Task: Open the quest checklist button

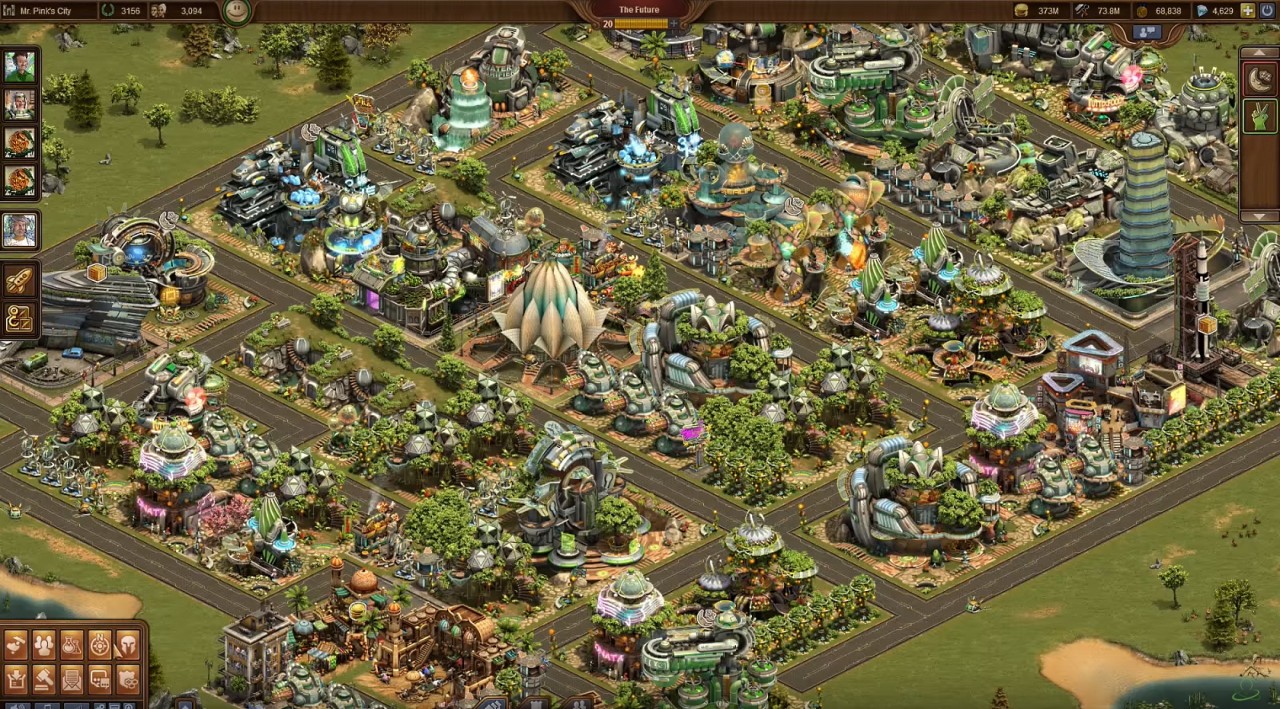Action: click(x=19, y=318)
